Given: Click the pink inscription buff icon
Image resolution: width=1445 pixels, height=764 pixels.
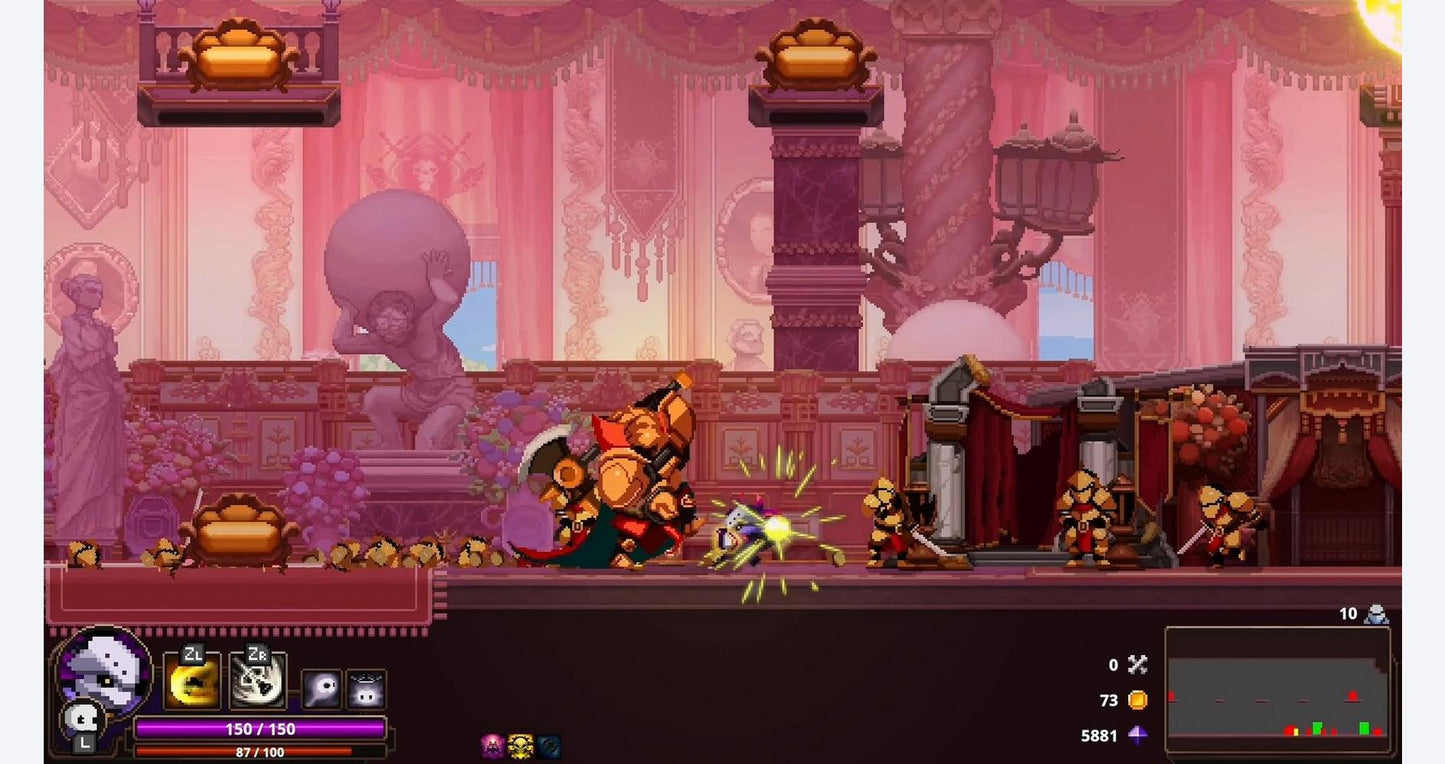Looking at the screenshot, I should click(493, 746).
